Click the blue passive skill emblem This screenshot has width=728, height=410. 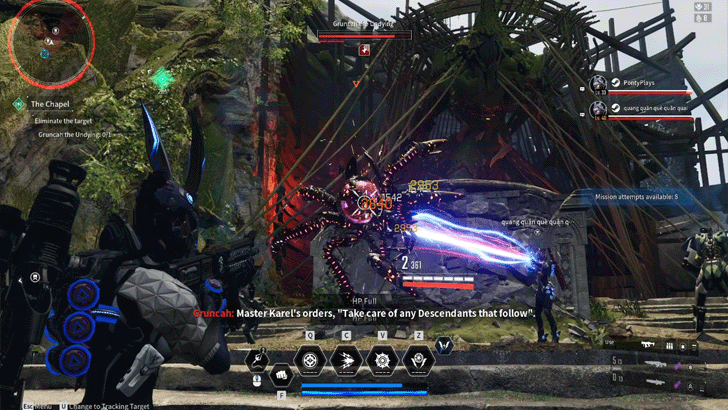[x=445, y=346]
